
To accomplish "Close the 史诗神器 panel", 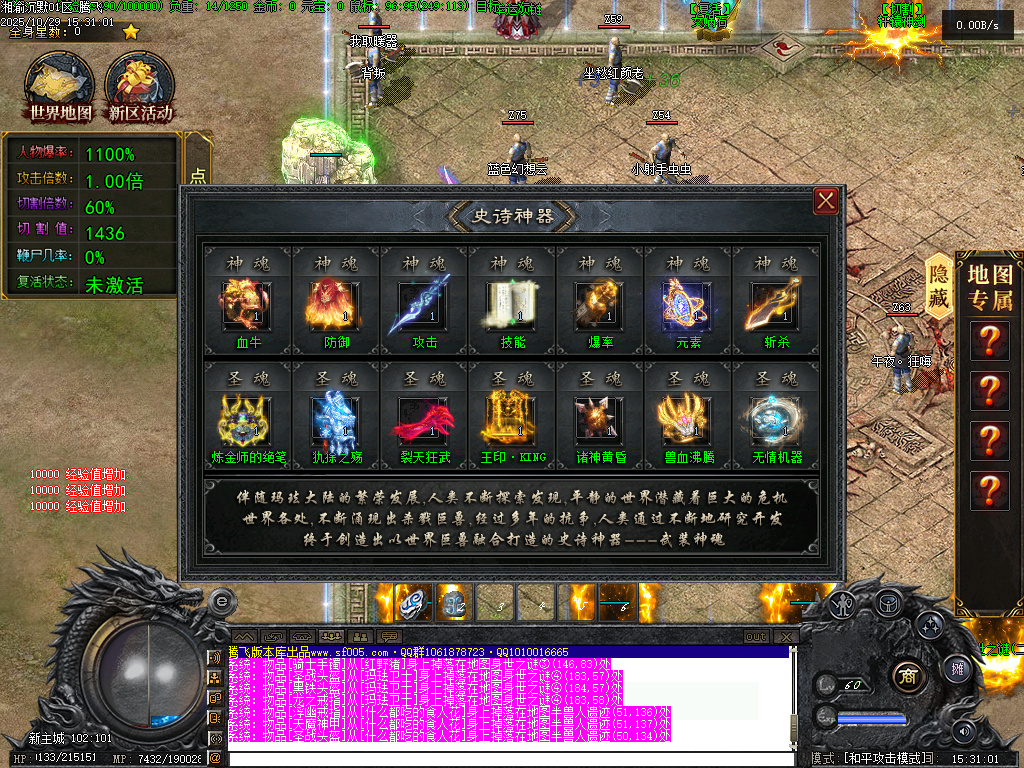I will [x=826, y=202].
